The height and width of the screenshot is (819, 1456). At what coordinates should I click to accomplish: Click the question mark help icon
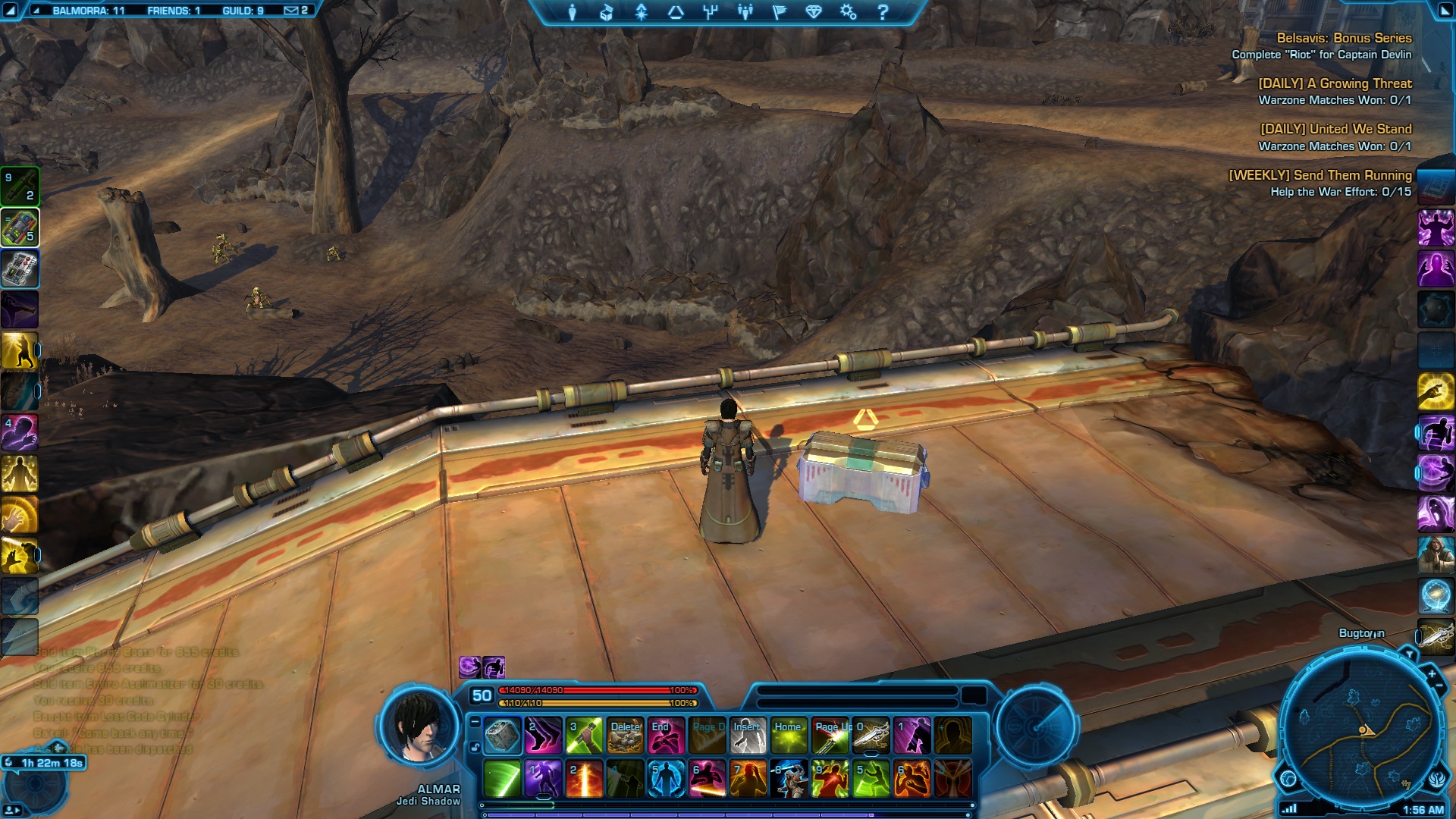(x=883, y=12)
